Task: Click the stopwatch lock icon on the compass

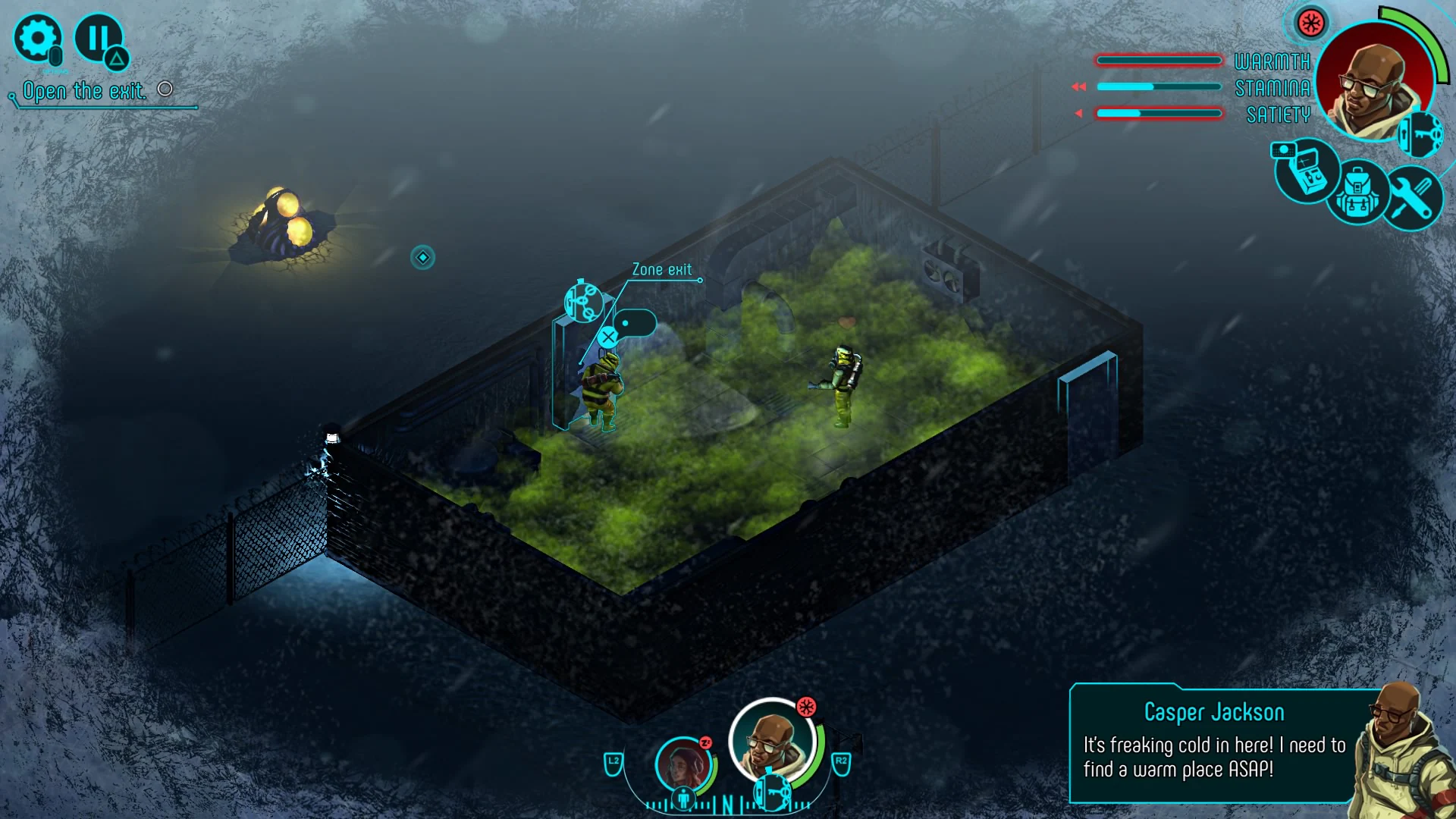Action: click(771, 793)
